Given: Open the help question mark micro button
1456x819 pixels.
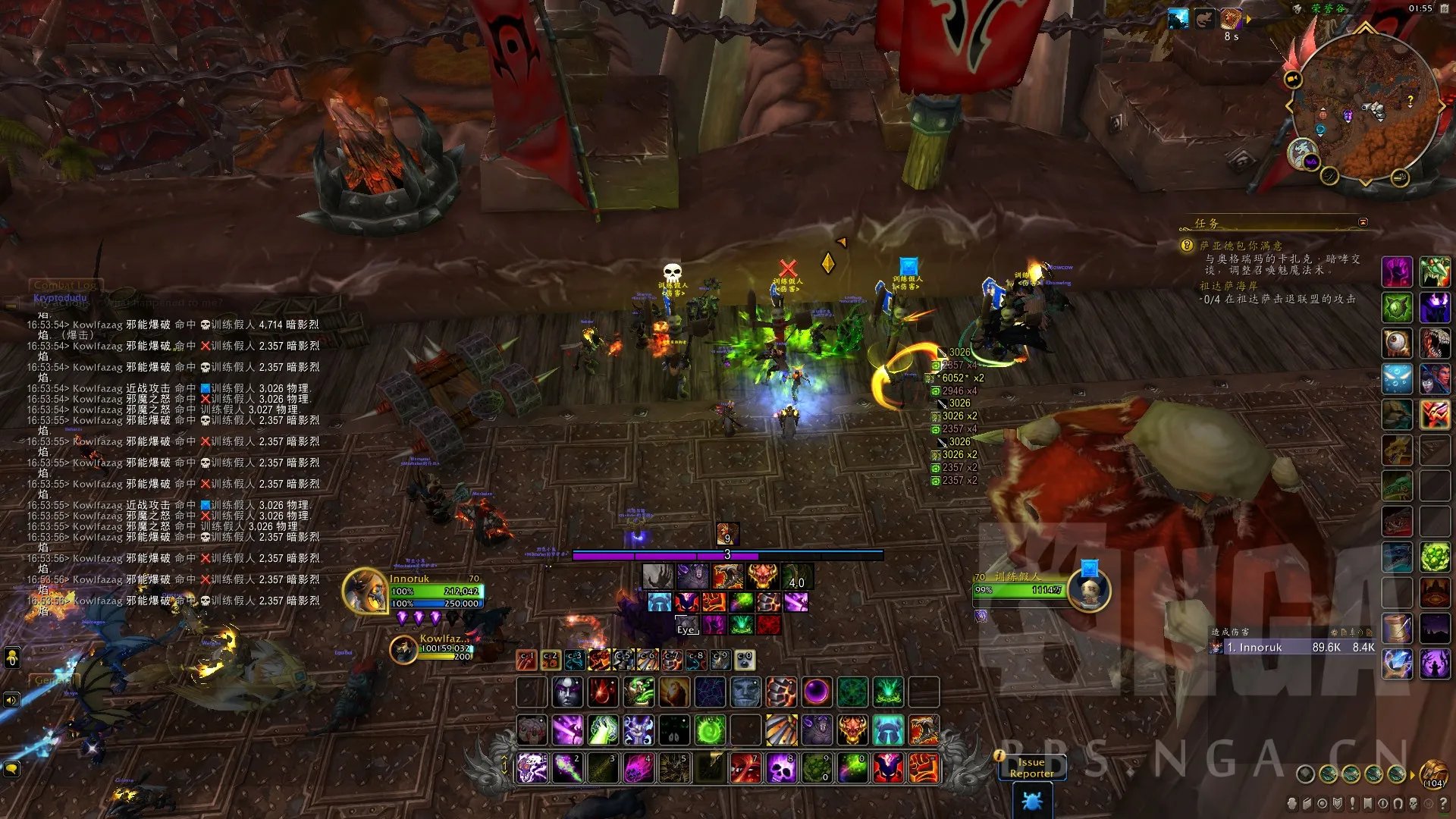Looking at the screenshot, I should pyautogui.click(x=1443, y=803).
